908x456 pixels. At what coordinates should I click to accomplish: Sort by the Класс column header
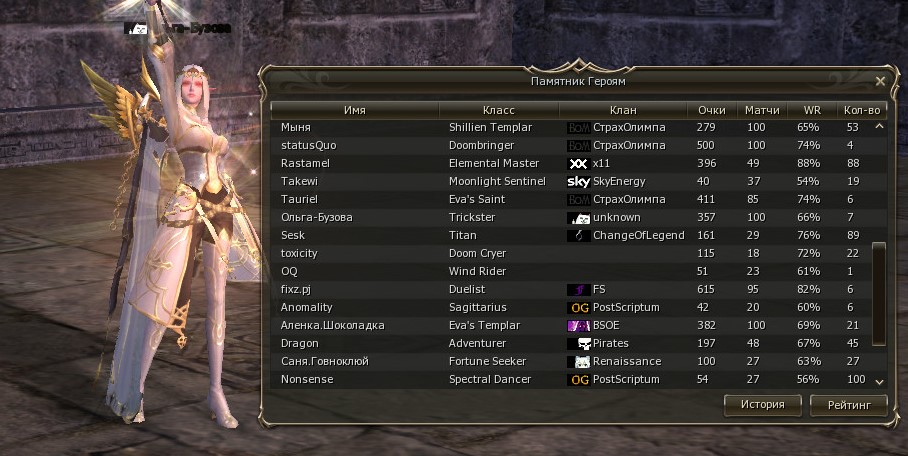pyautogui.click(x=498, y=110)
